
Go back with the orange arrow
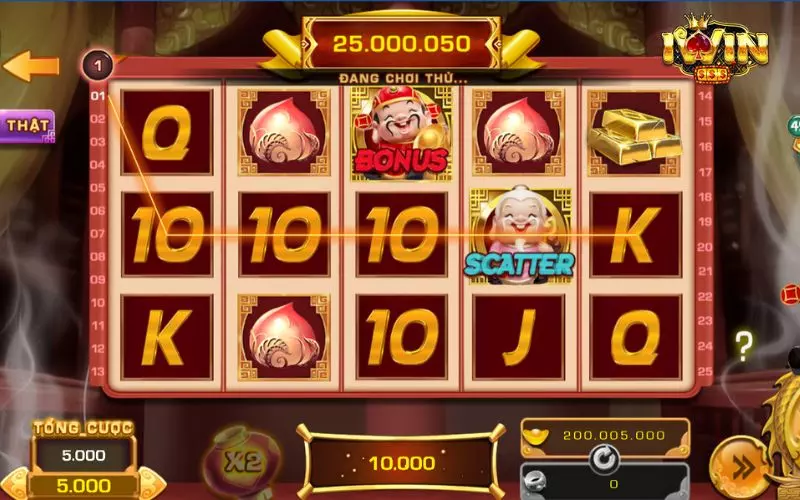tap(30, 67)
